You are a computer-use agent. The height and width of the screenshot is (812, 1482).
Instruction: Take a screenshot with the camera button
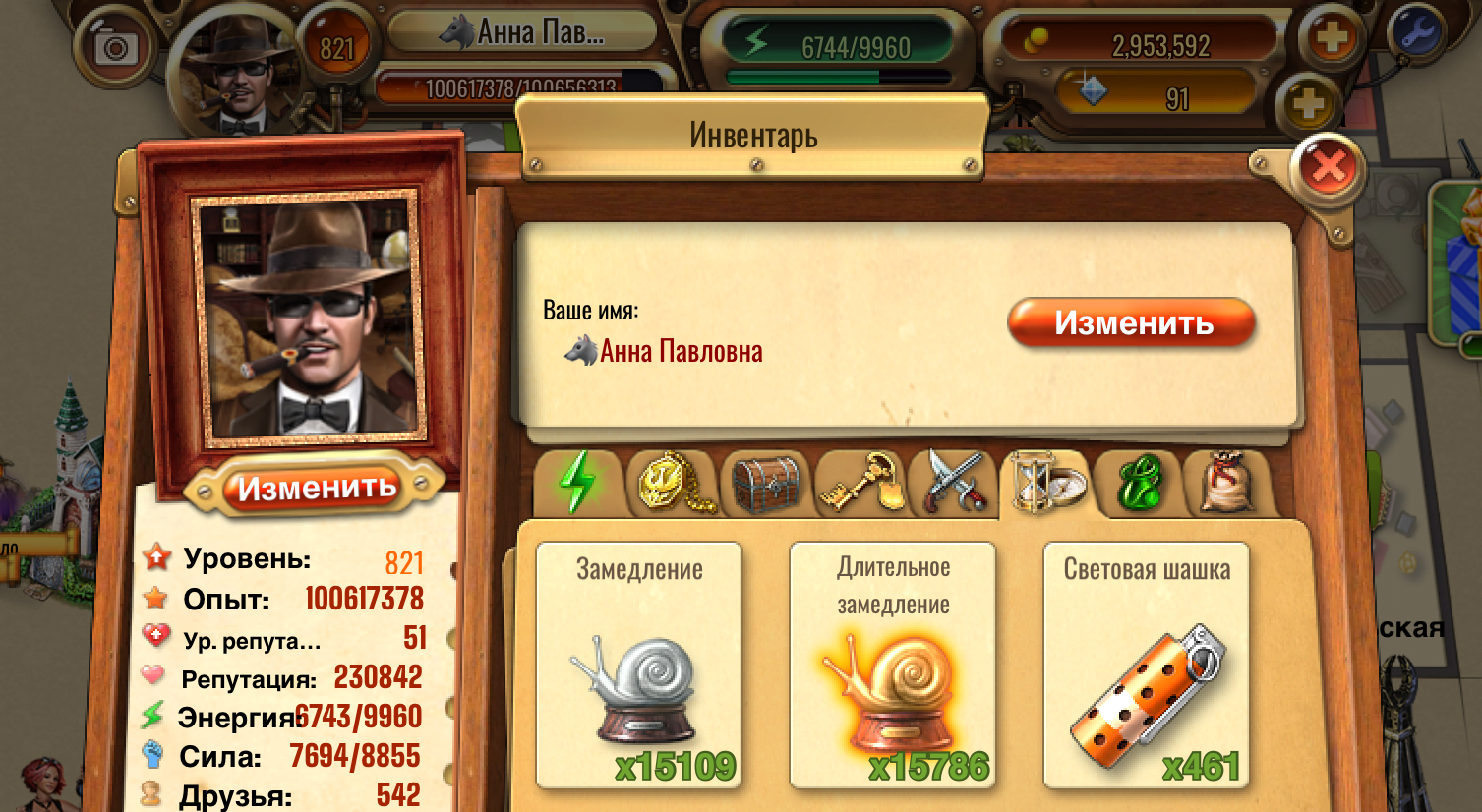tap(116, 48)
